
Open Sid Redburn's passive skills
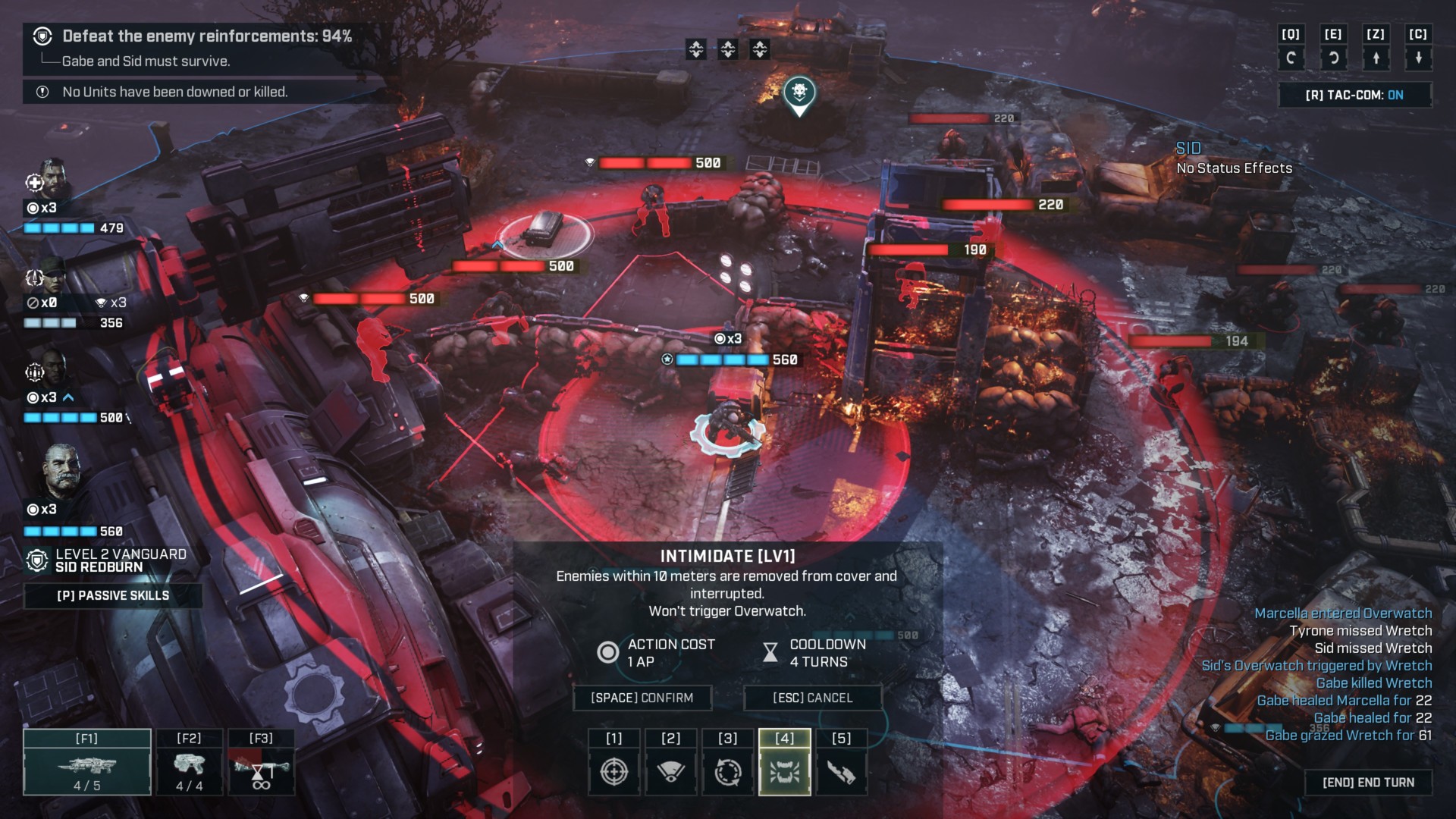pos(113,595)
